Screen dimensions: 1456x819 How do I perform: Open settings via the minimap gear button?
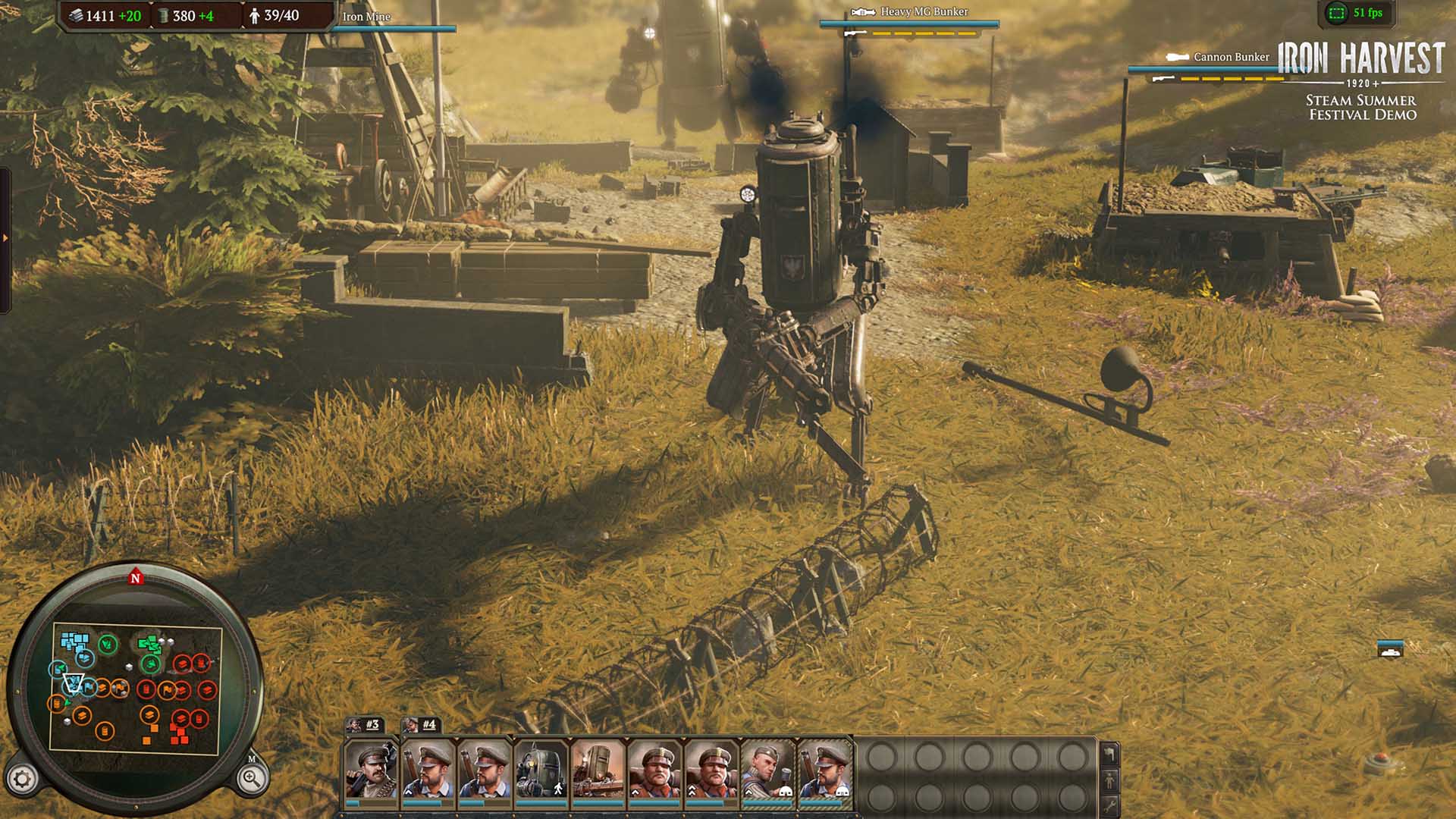[x=22, y=779]
